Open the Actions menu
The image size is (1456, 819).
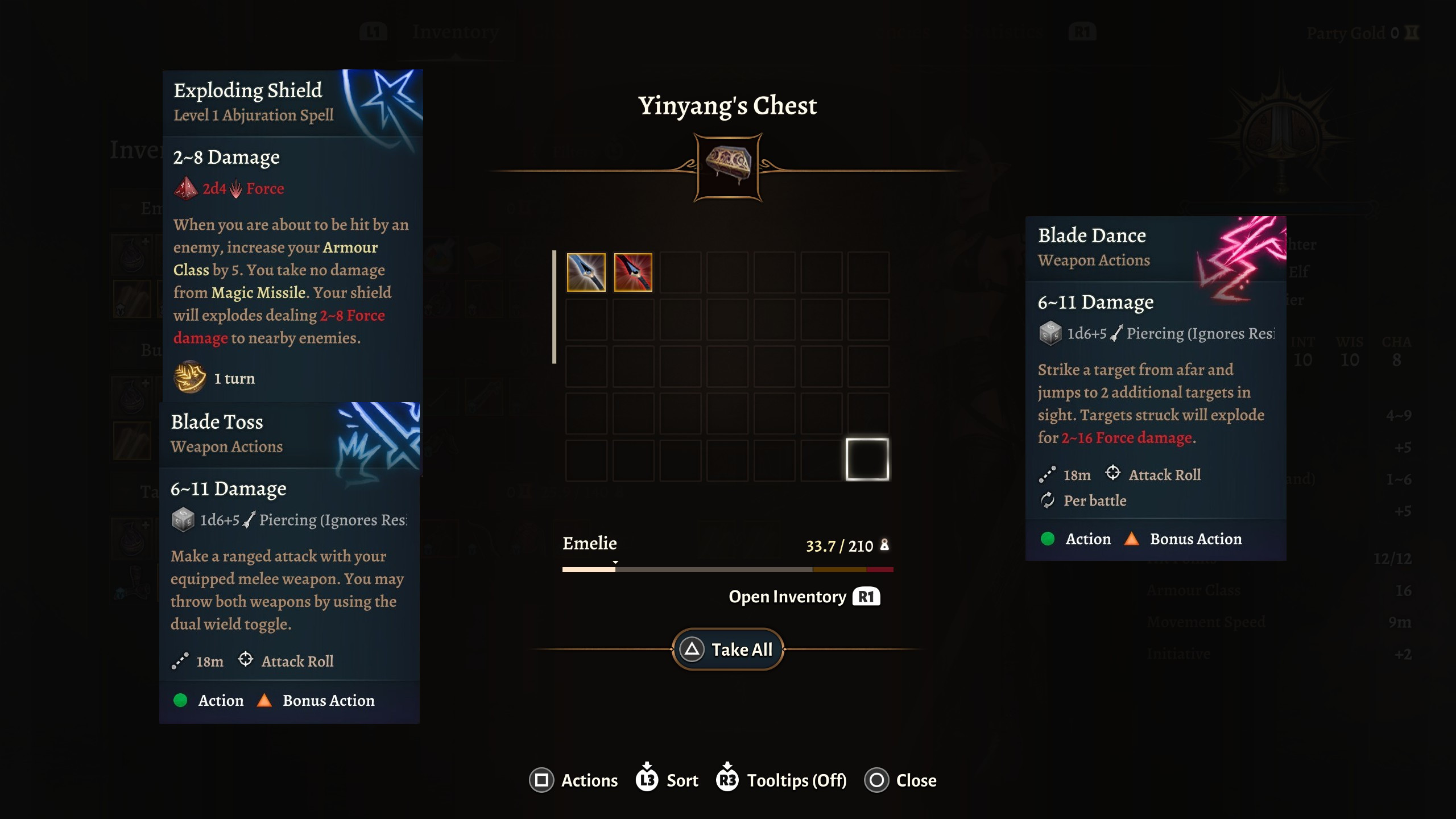573,780
